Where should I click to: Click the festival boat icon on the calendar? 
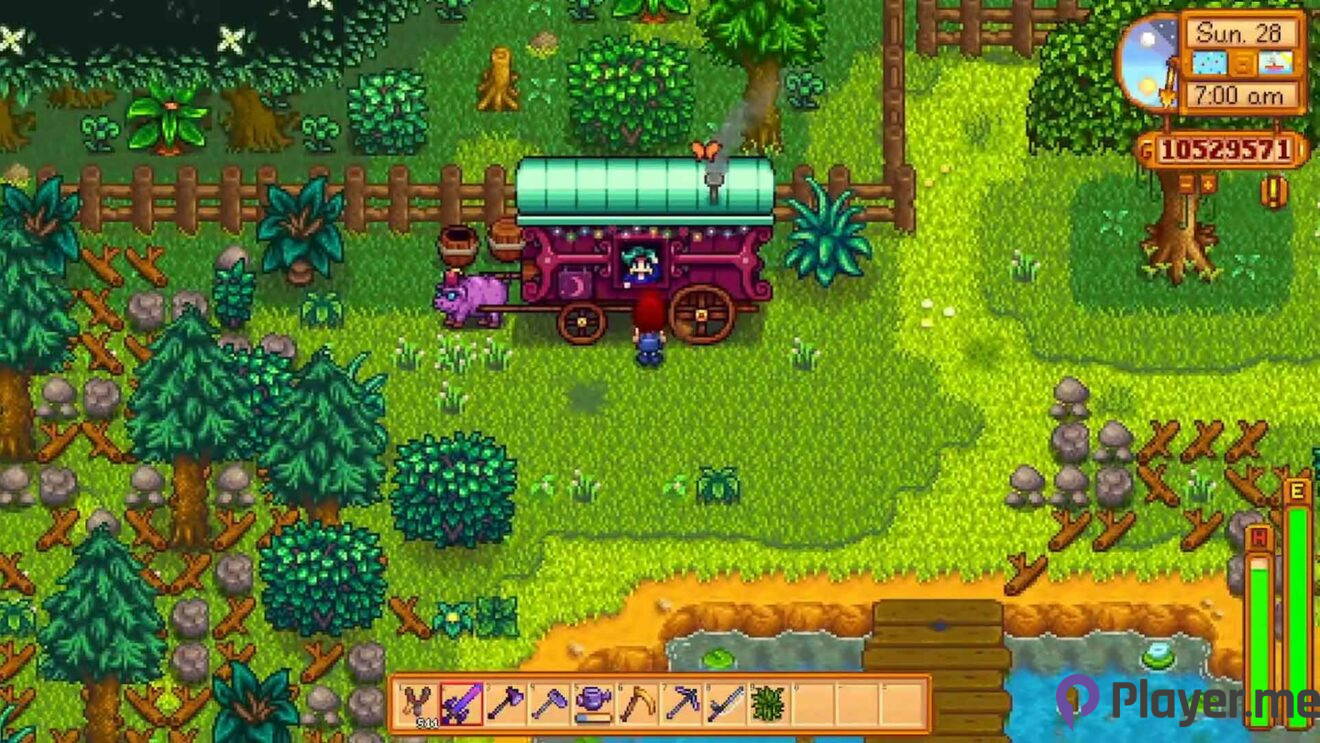tap(1275, 62)
